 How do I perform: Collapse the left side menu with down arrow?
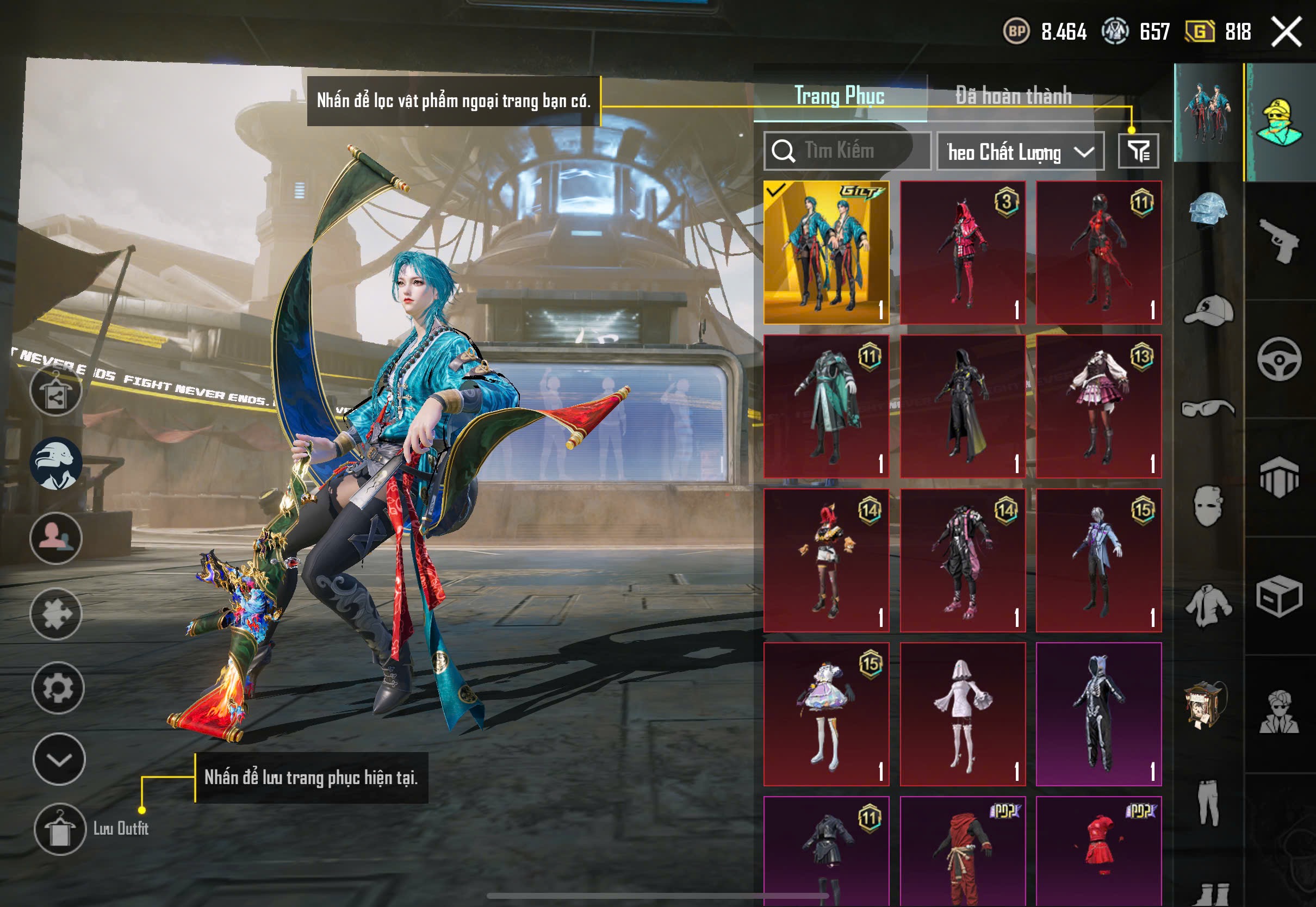[x=59, y=759]
